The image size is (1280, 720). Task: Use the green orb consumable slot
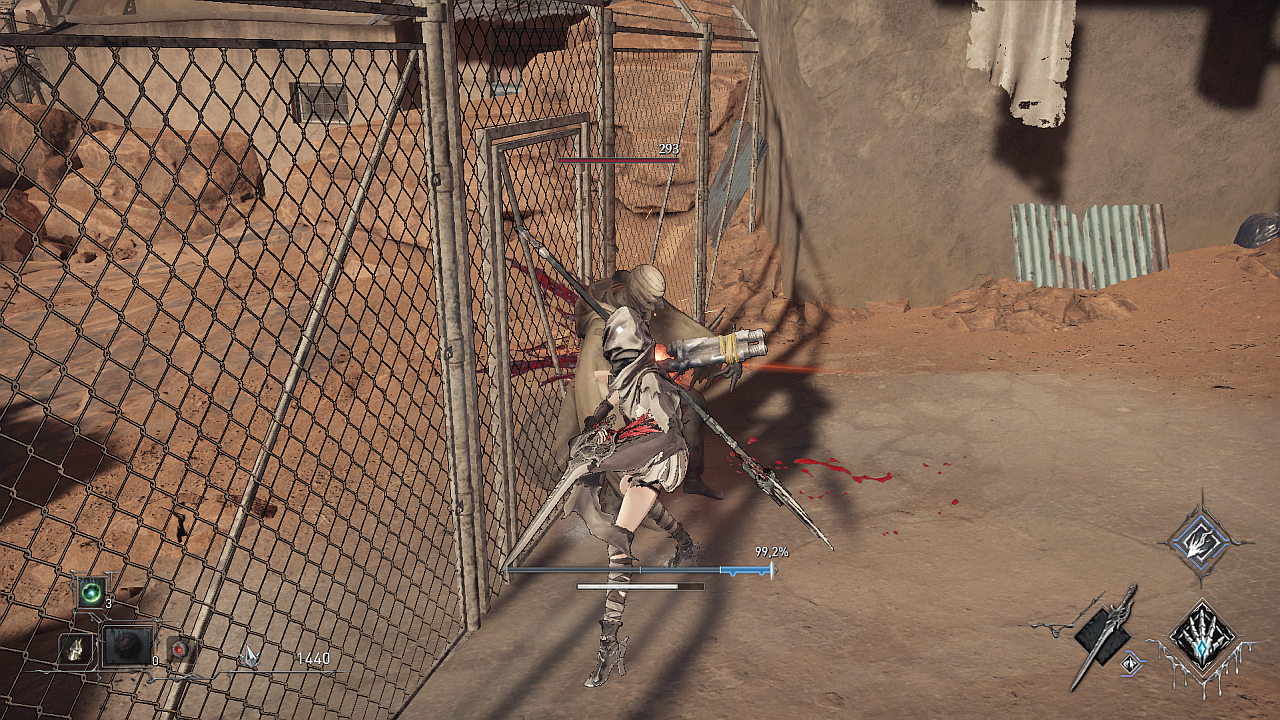point(93,591)
